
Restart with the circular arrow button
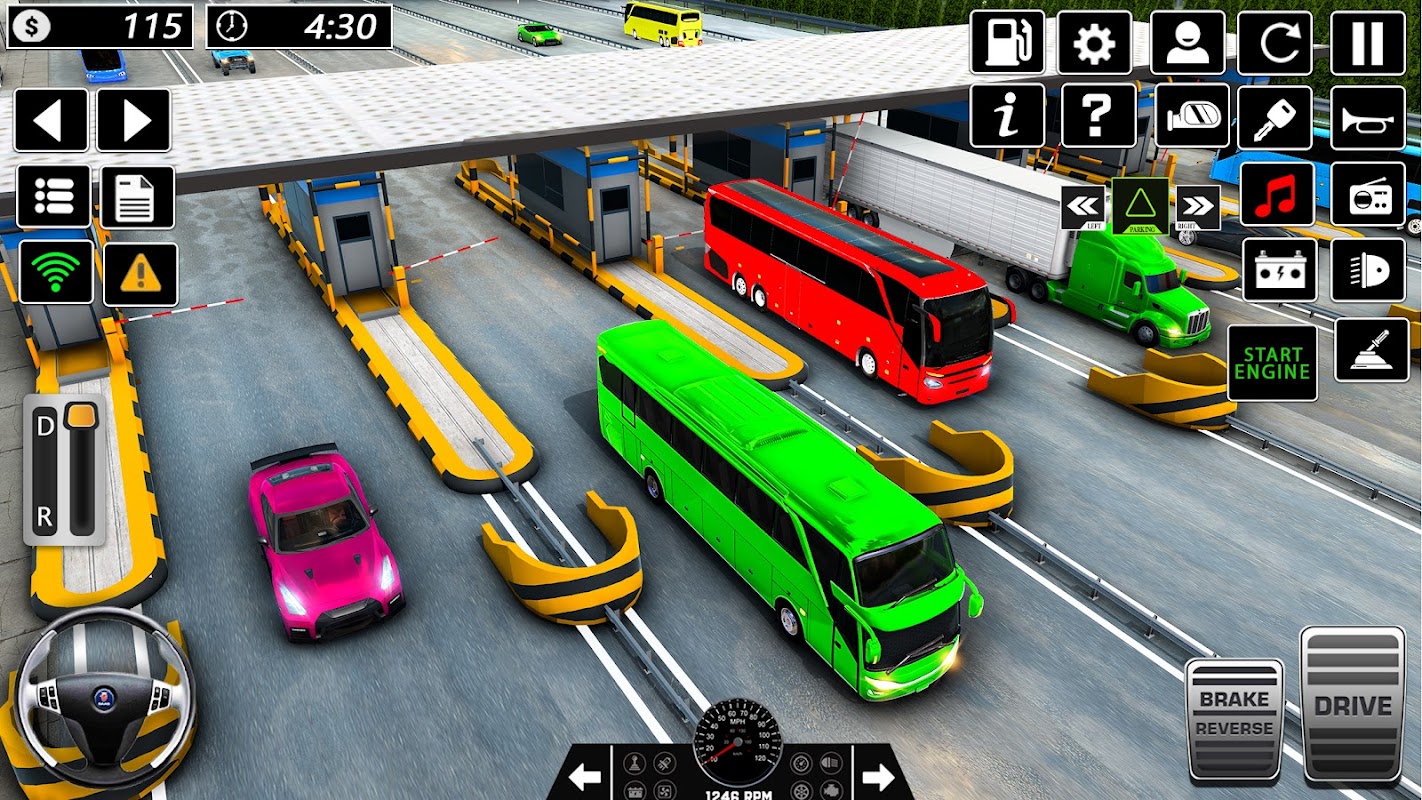tap(1275, 43)
